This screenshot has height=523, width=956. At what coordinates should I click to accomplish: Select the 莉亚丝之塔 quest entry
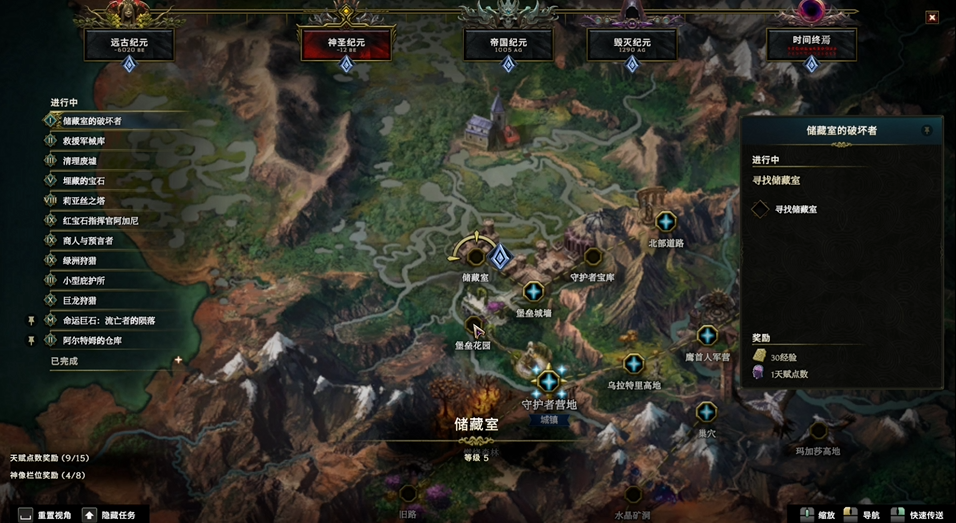[84, 200]
